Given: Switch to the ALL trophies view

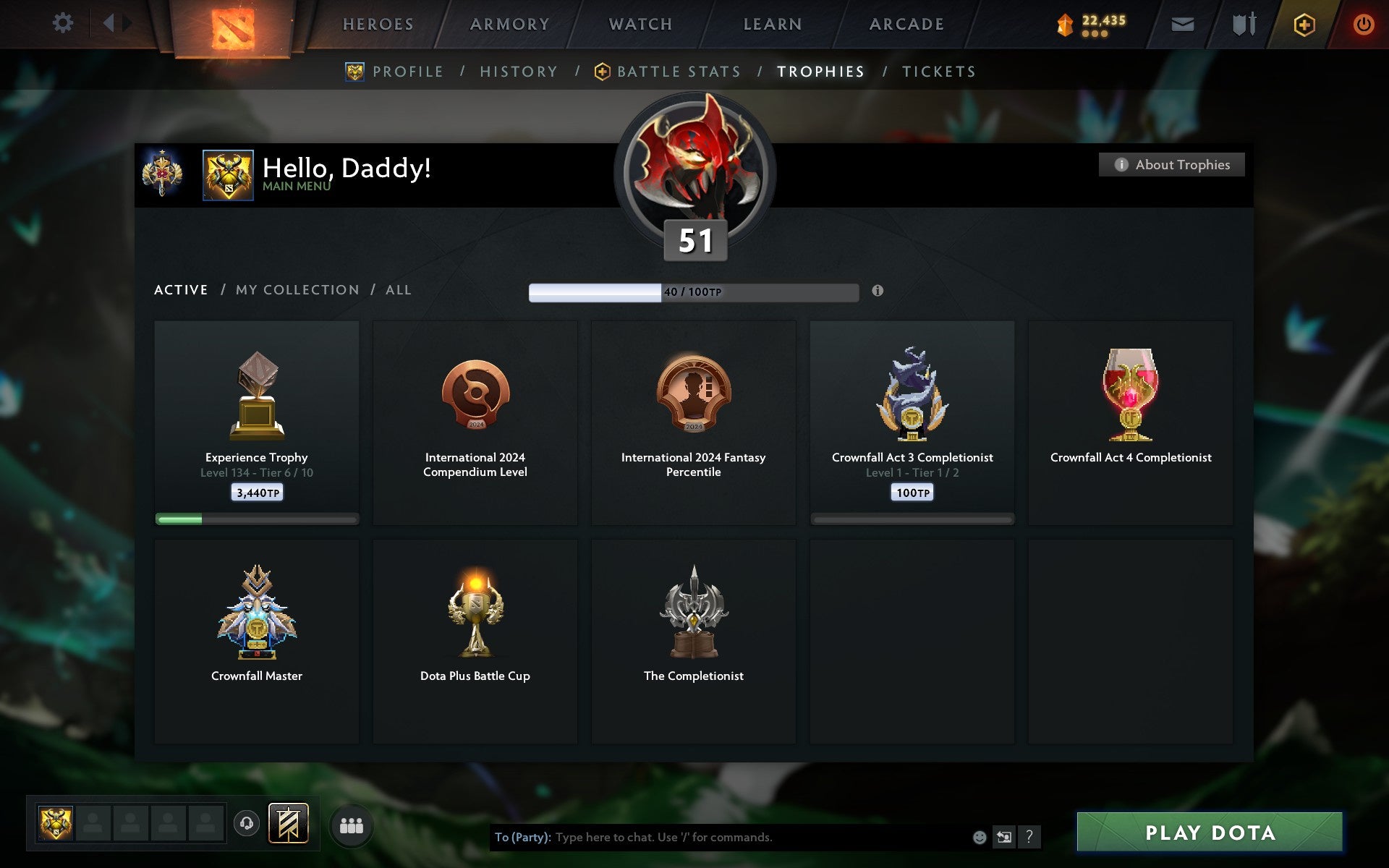Looking at the screenshot, I should (397, 289).
